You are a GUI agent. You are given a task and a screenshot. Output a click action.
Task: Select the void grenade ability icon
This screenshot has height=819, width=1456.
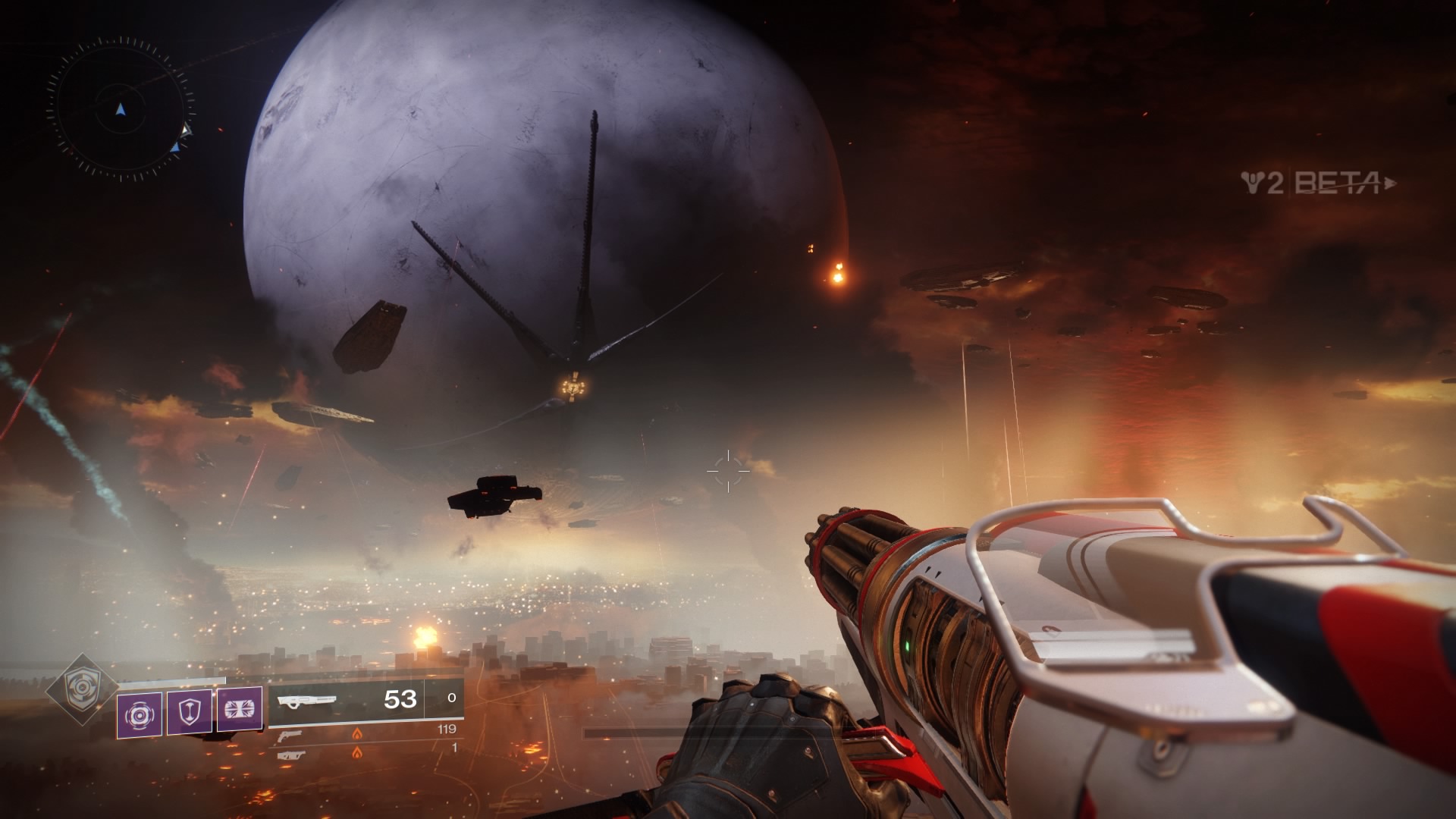(x=140, y=714)
